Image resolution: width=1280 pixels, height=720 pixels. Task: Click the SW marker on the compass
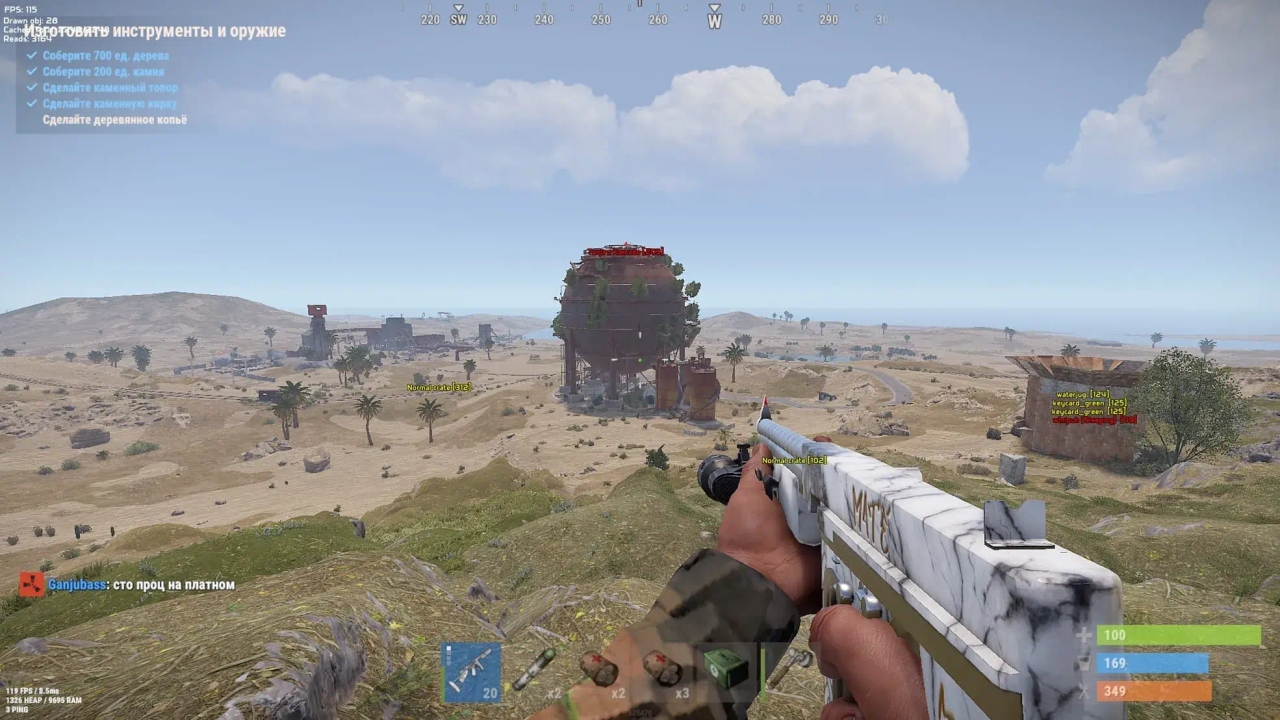pyautogui.click(x=460, y=19)
